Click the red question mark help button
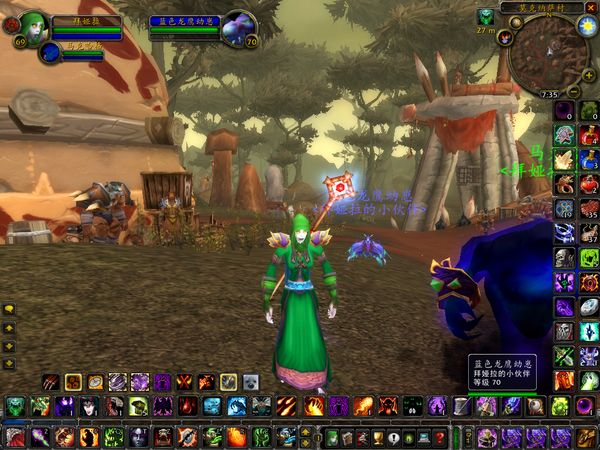Image resolution: width=600 pixels, height=450 pixels. 439,438
